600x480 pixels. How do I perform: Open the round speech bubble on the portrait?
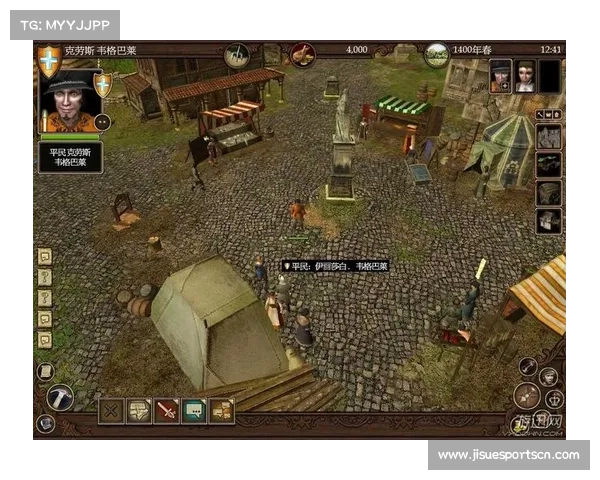click(102, 122)
